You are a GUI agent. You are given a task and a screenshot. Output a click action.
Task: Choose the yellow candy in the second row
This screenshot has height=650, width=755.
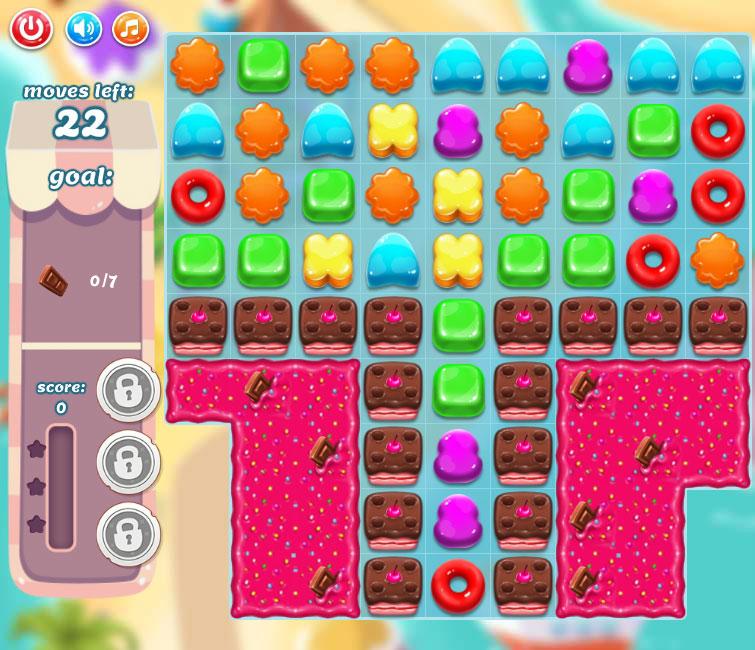click(x=393, y=130)
